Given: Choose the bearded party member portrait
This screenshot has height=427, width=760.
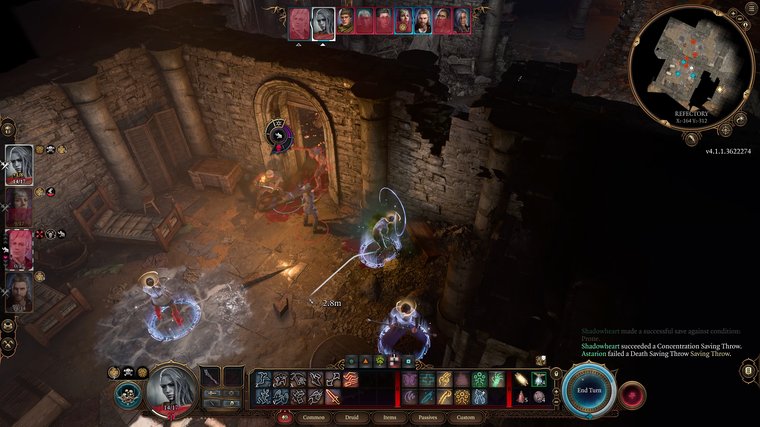Looking at the screenshot, I should (x=19, y=293).
